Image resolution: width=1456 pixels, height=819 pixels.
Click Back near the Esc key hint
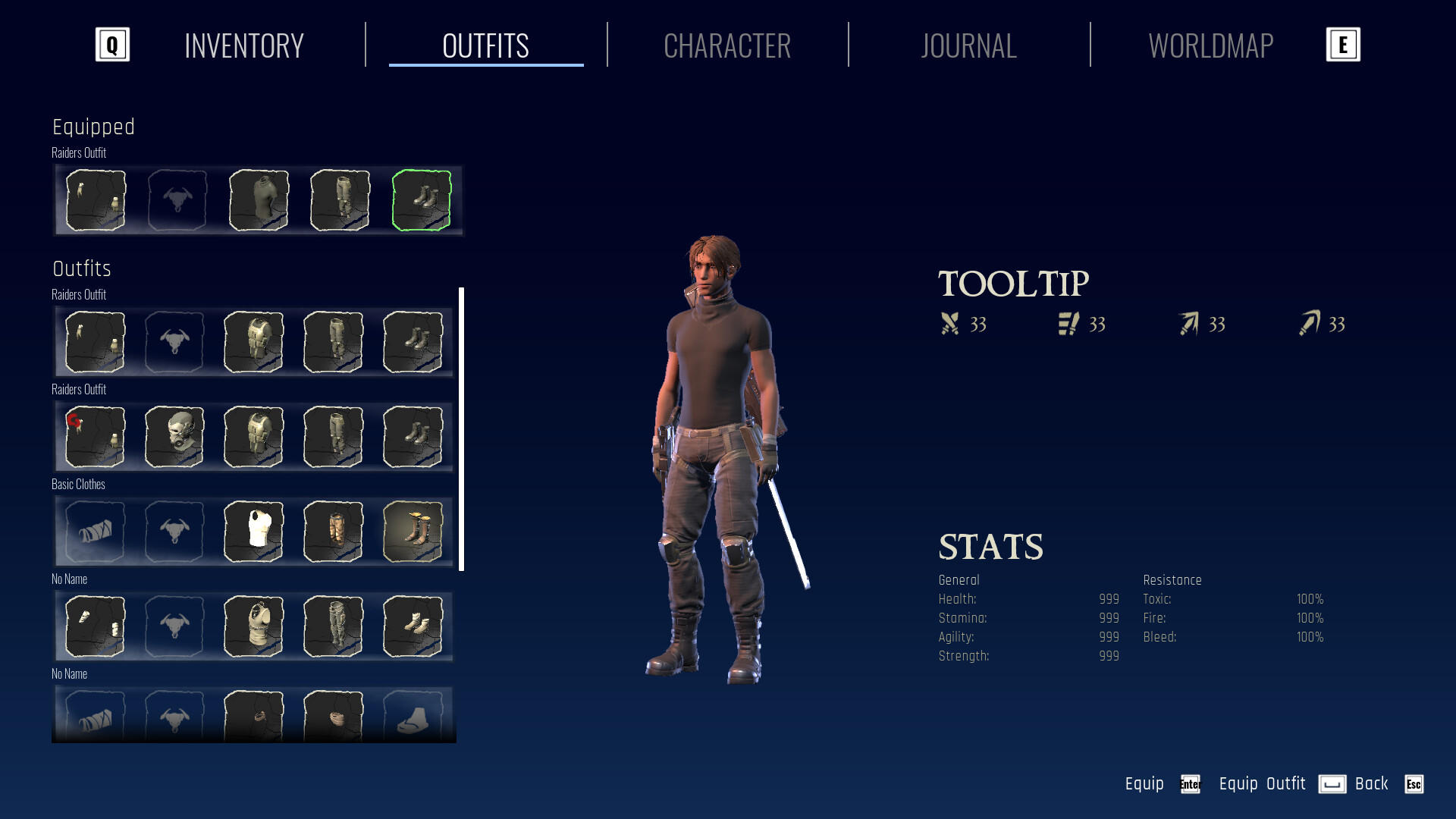1370,783
